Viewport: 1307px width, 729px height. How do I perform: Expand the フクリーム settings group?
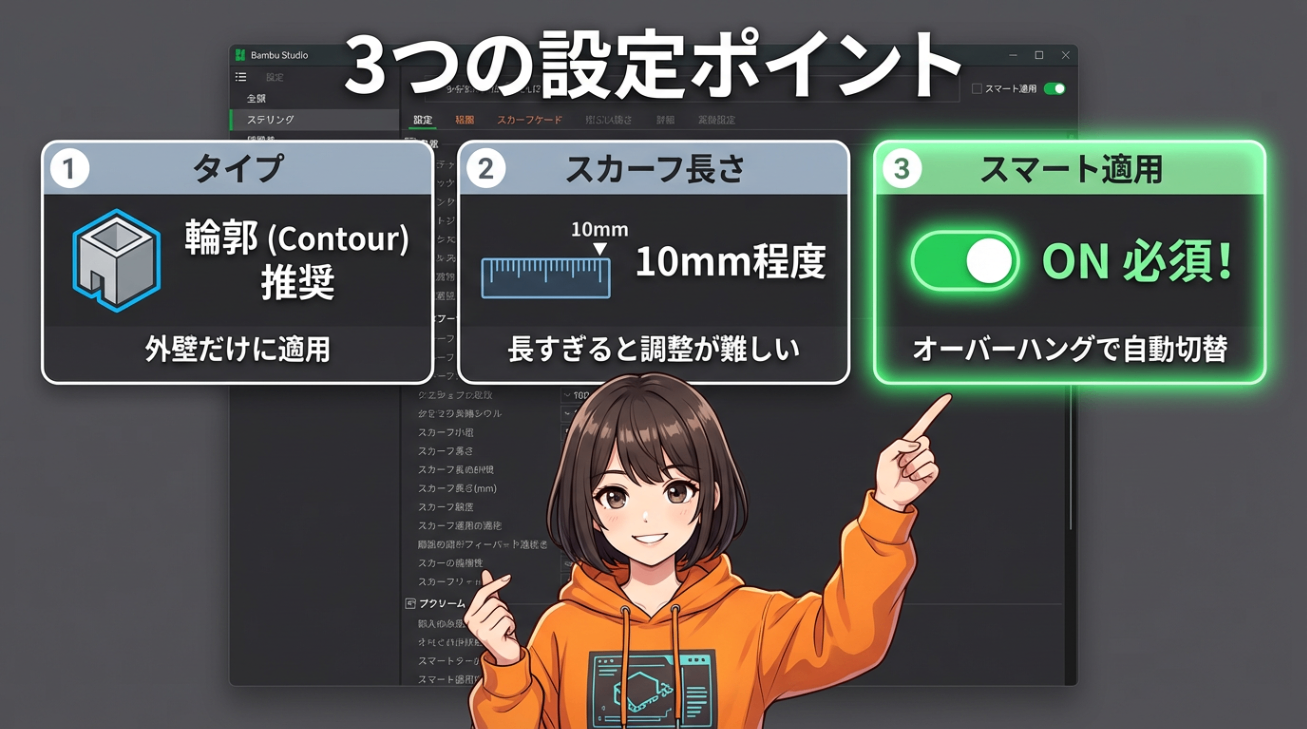[443, 603]
